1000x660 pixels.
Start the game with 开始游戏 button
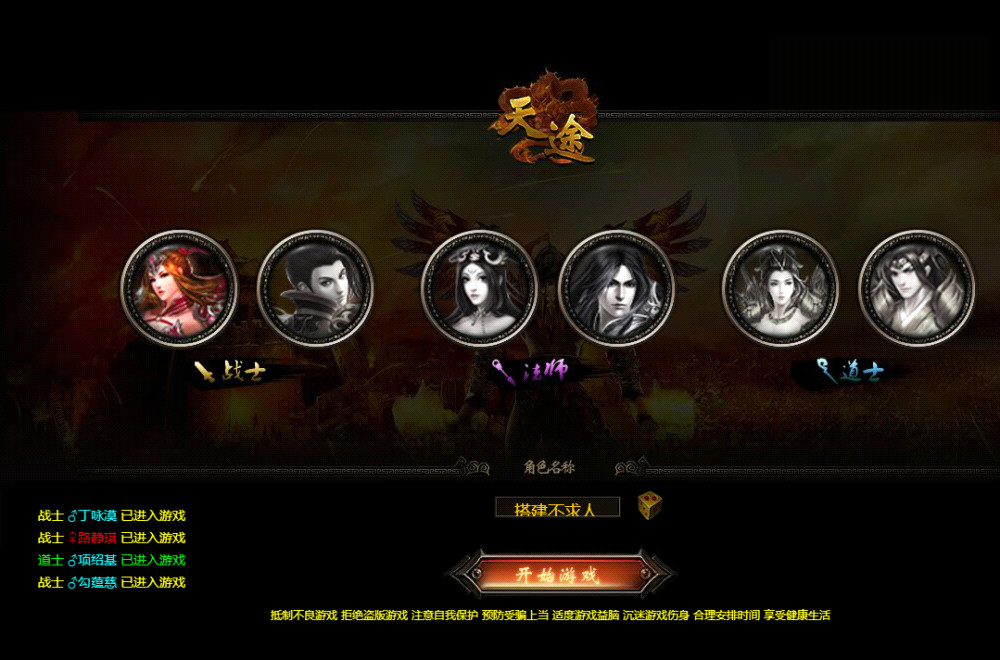558,575
